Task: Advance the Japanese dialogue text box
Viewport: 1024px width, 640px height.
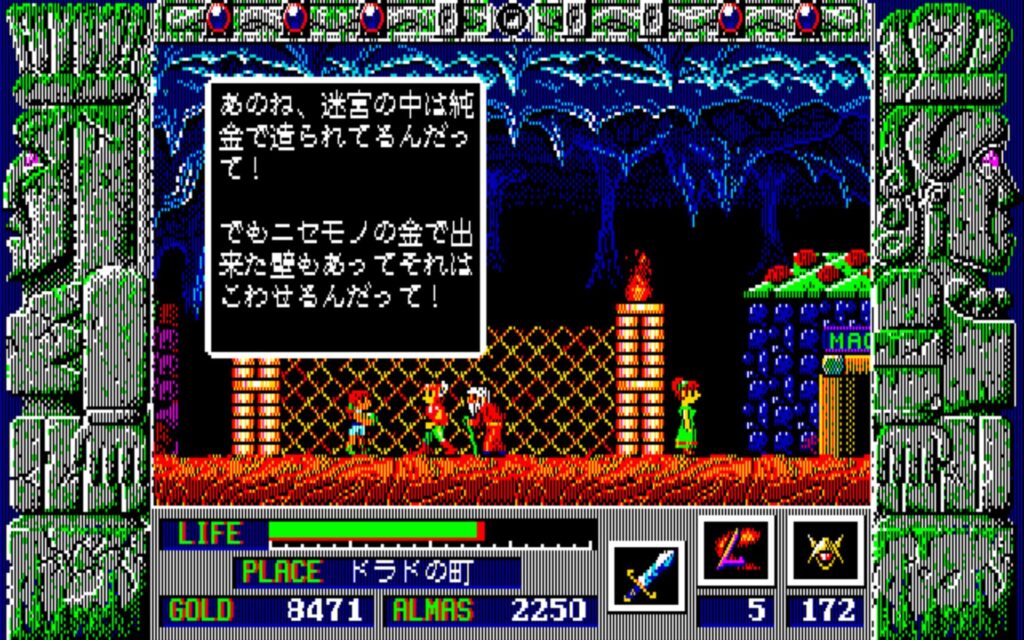Action: [346, 216]
